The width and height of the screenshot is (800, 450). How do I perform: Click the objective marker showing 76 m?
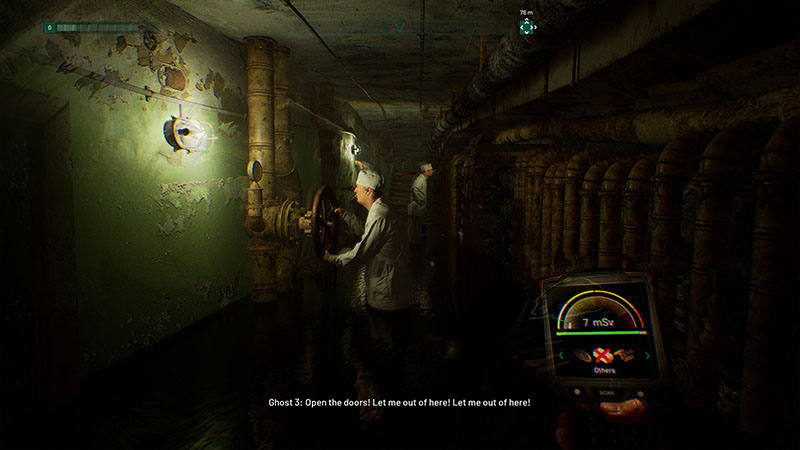click(x=526, y=27)
